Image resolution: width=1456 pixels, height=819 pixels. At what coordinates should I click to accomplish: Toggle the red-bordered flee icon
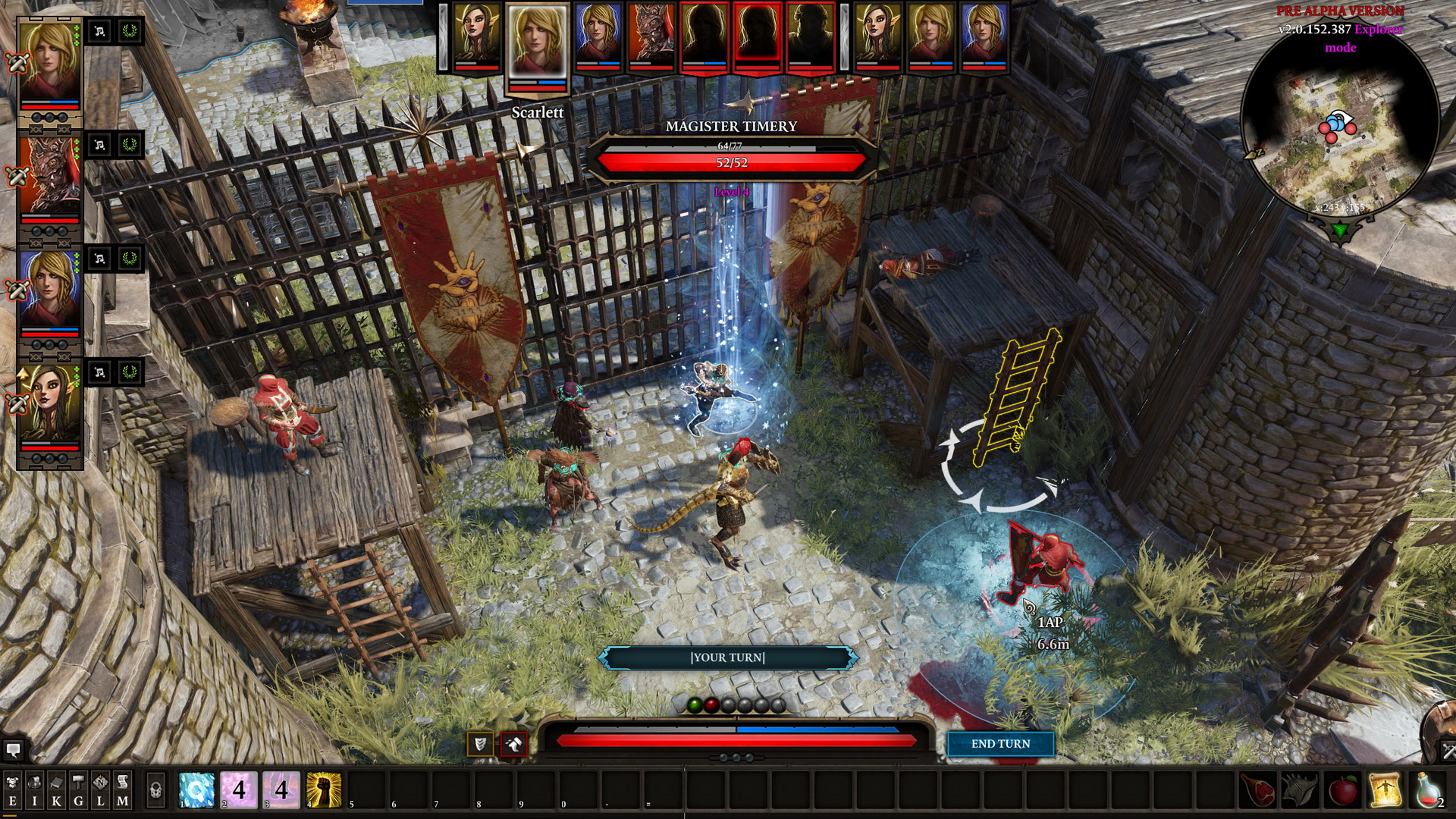(x=513, y=744)
